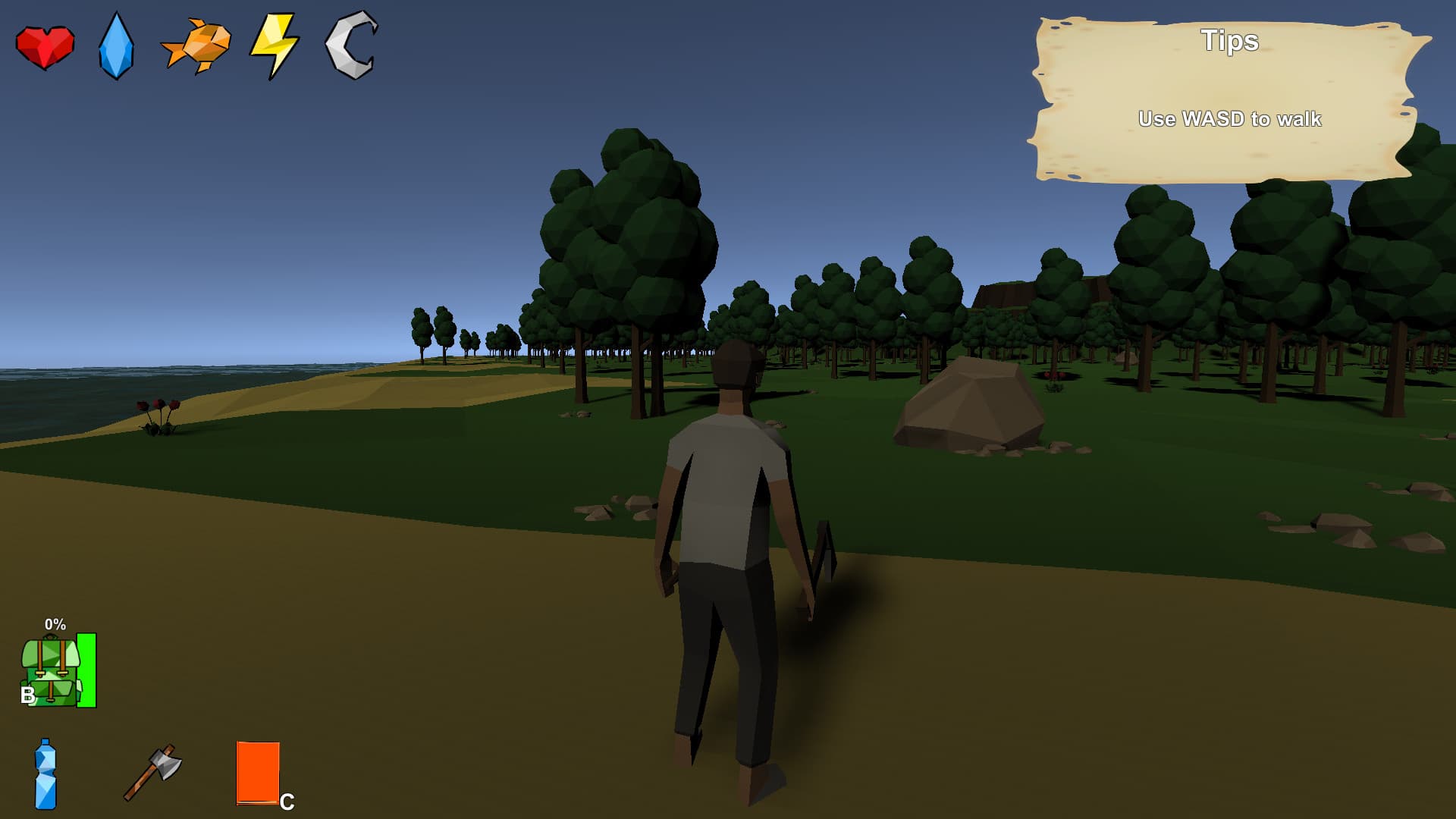Click the red heart health icon
This screenshot has width=1456, height=819.
(x=45, y=47)
